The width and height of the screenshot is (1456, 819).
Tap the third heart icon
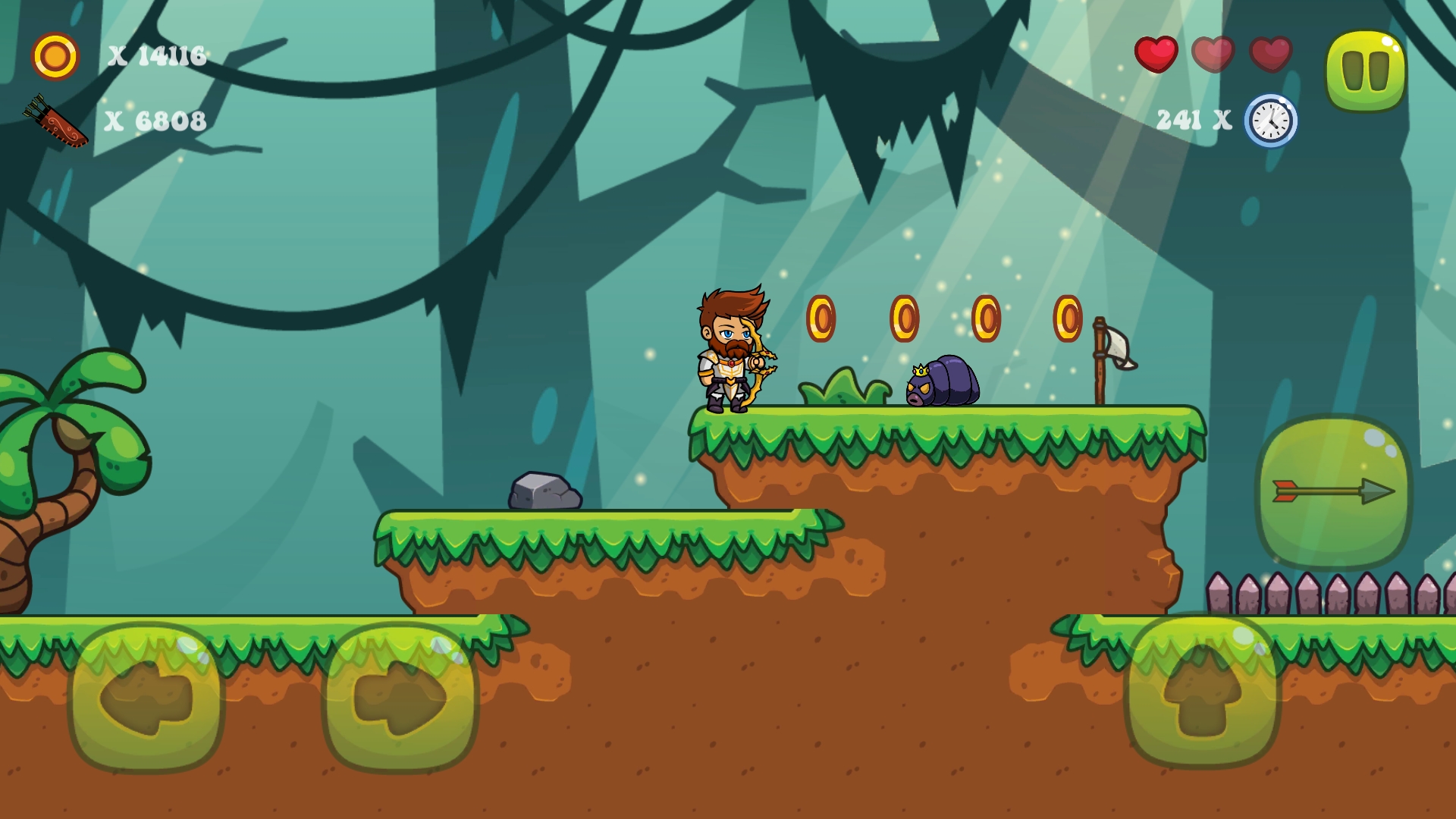1272,55
